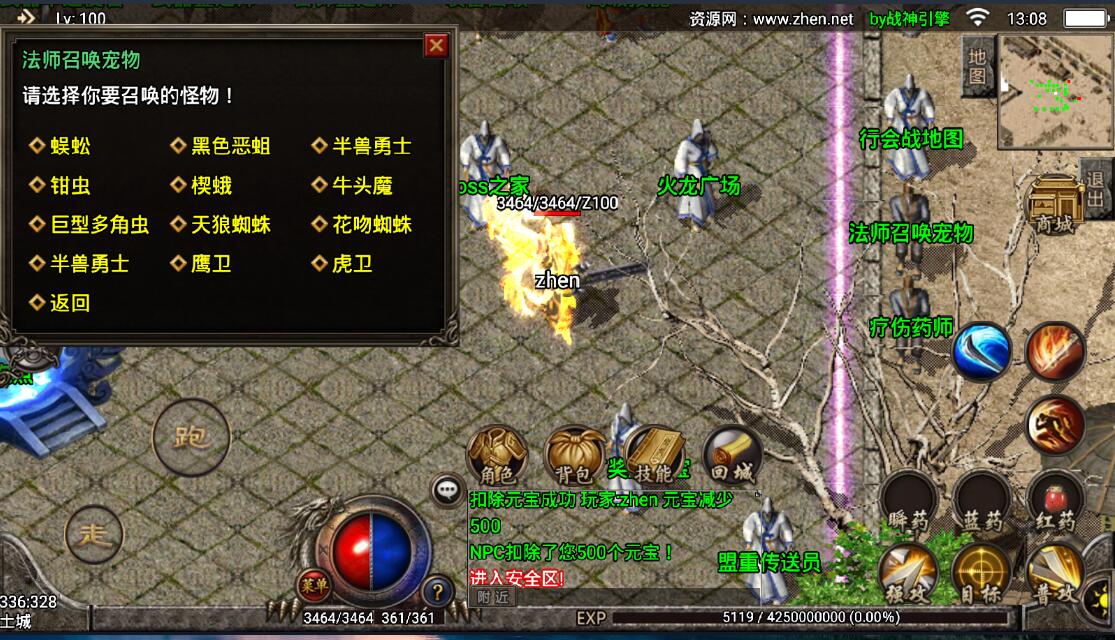Open the 角色 character sheet
The width and height of the screenshot is (1115, 640).
pos(497,458)
